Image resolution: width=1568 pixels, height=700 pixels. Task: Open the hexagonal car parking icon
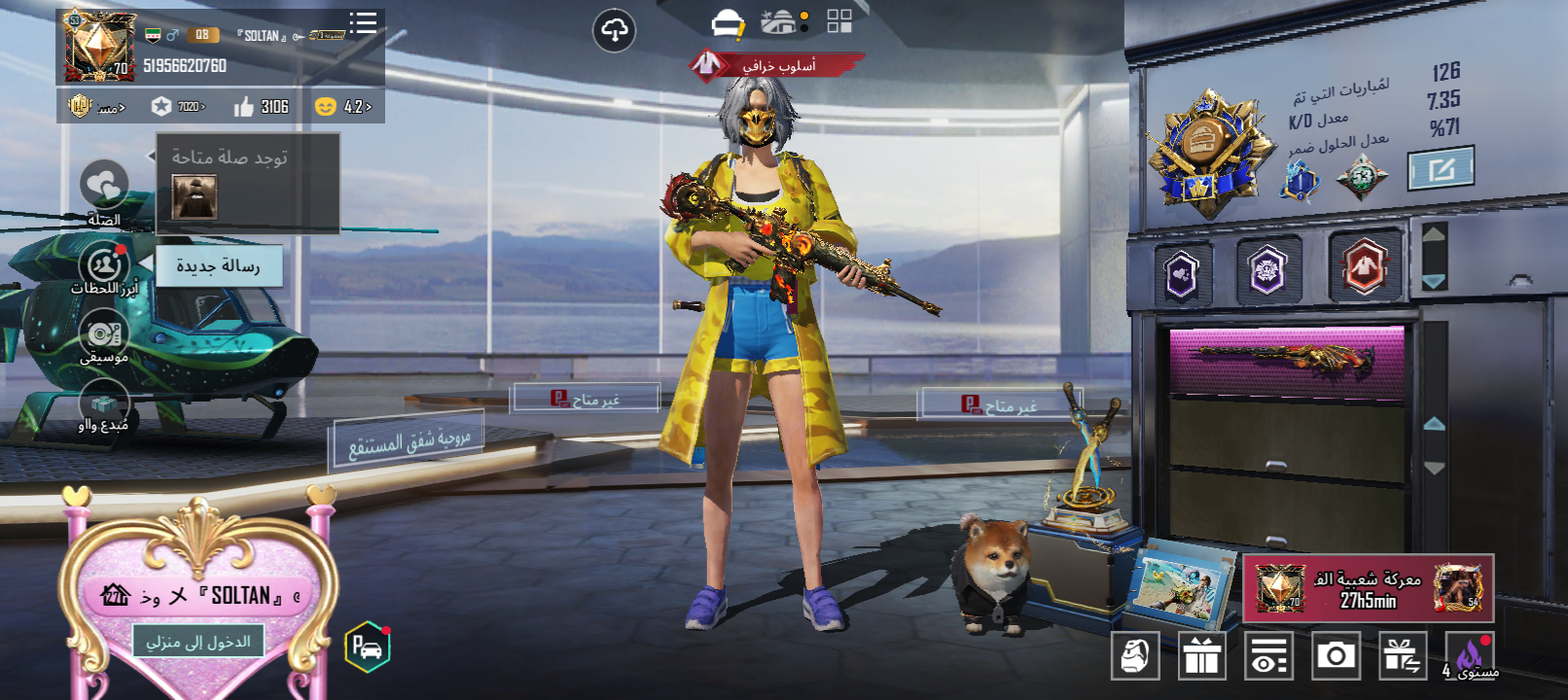tap(368, 647)
